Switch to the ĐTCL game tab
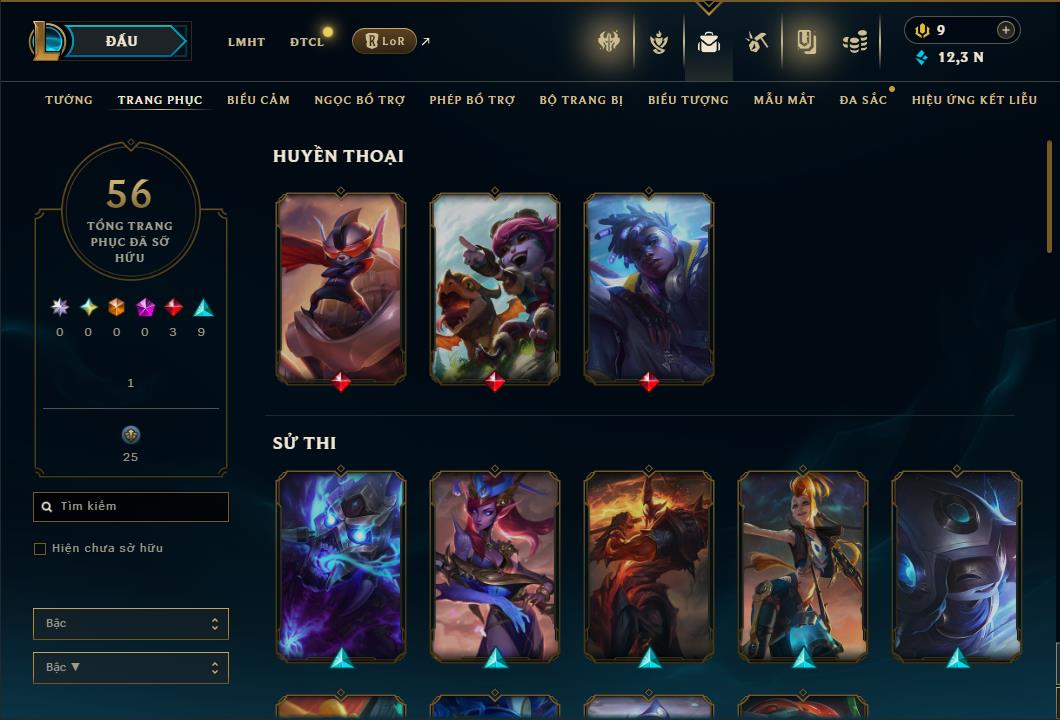Screen dimensions: 1060x720 (307, 42)
